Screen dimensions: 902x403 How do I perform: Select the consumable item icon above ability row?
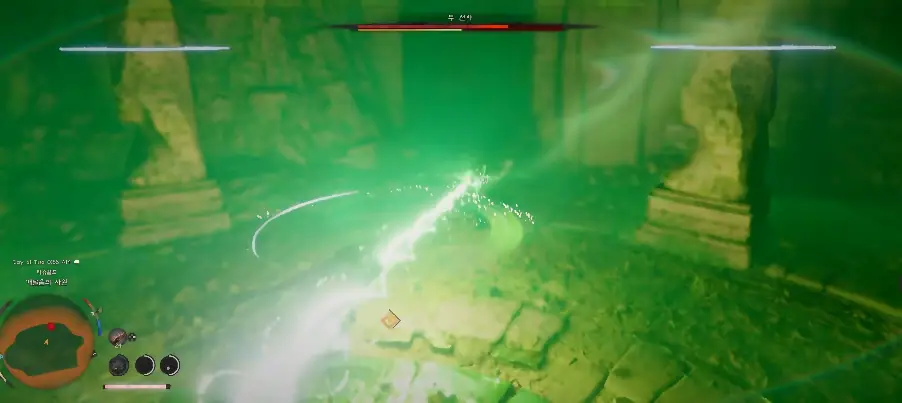[118, 338]
